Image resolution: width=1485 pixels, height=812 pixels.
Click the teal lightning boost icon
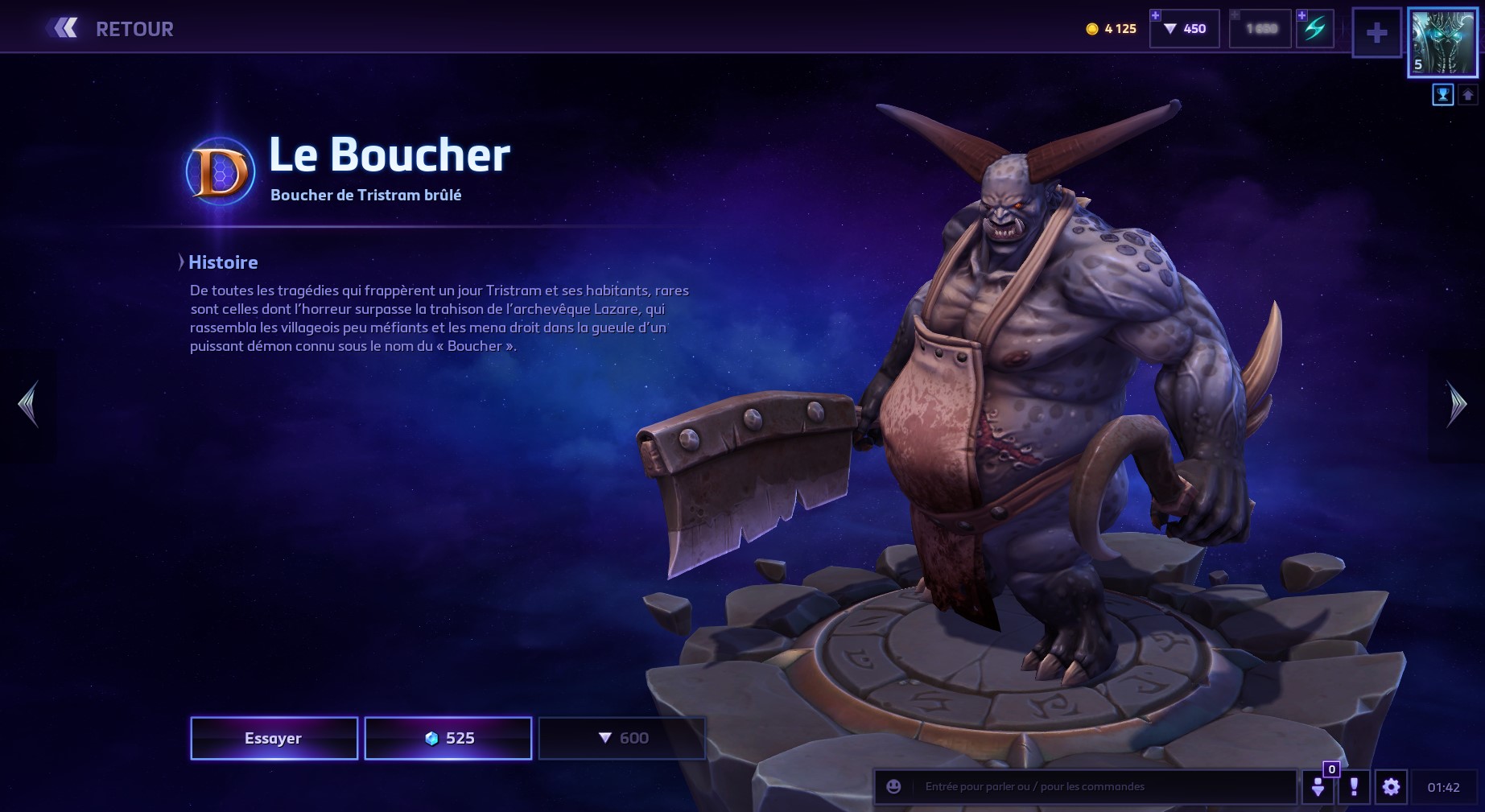click(x=1314, y=29)
